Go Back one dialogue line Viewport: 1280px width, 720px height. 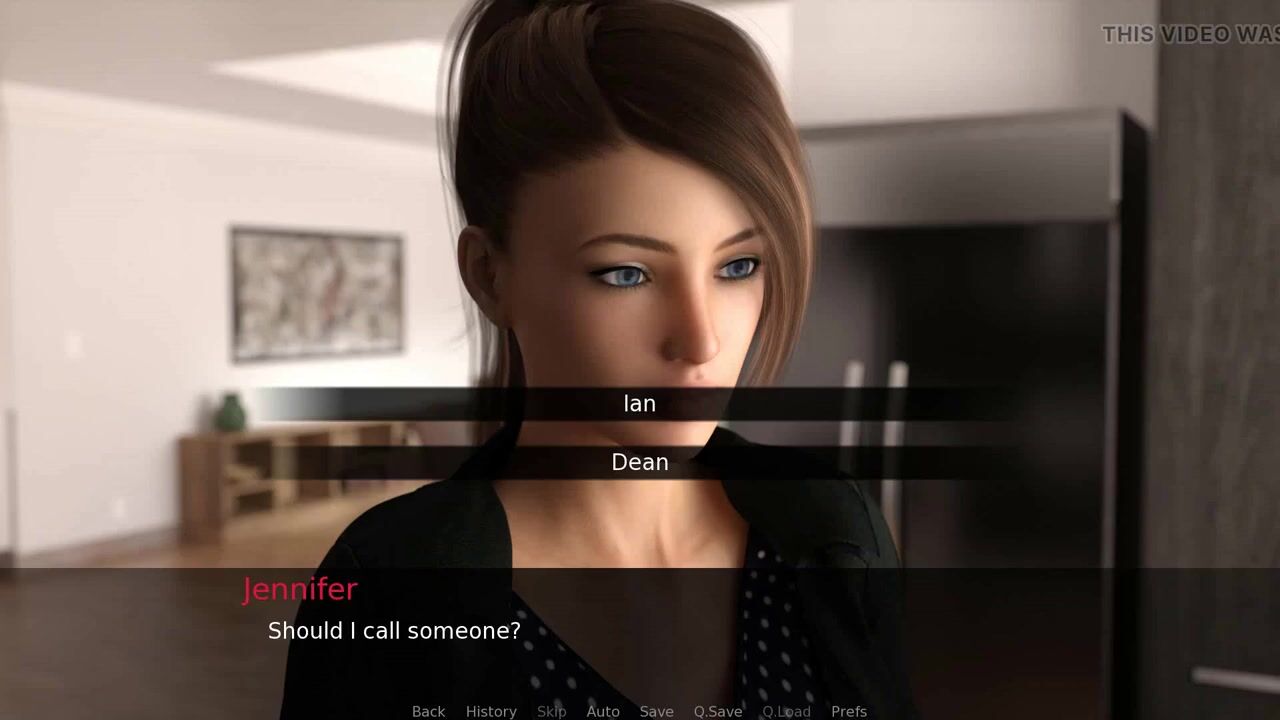[x=428, y=711]
